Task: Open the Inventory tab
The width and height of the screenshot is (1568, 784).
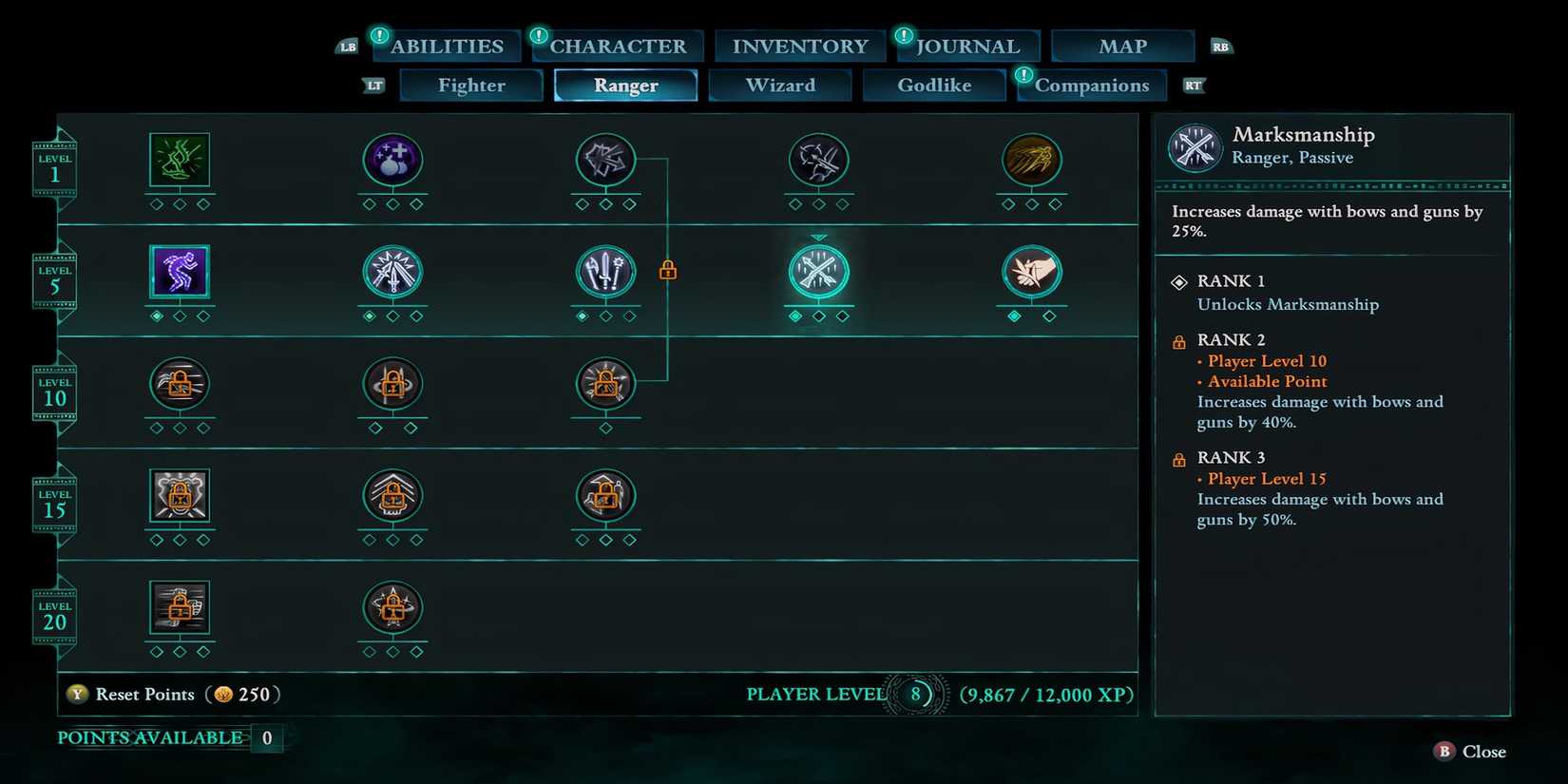Action: [798, 45]
